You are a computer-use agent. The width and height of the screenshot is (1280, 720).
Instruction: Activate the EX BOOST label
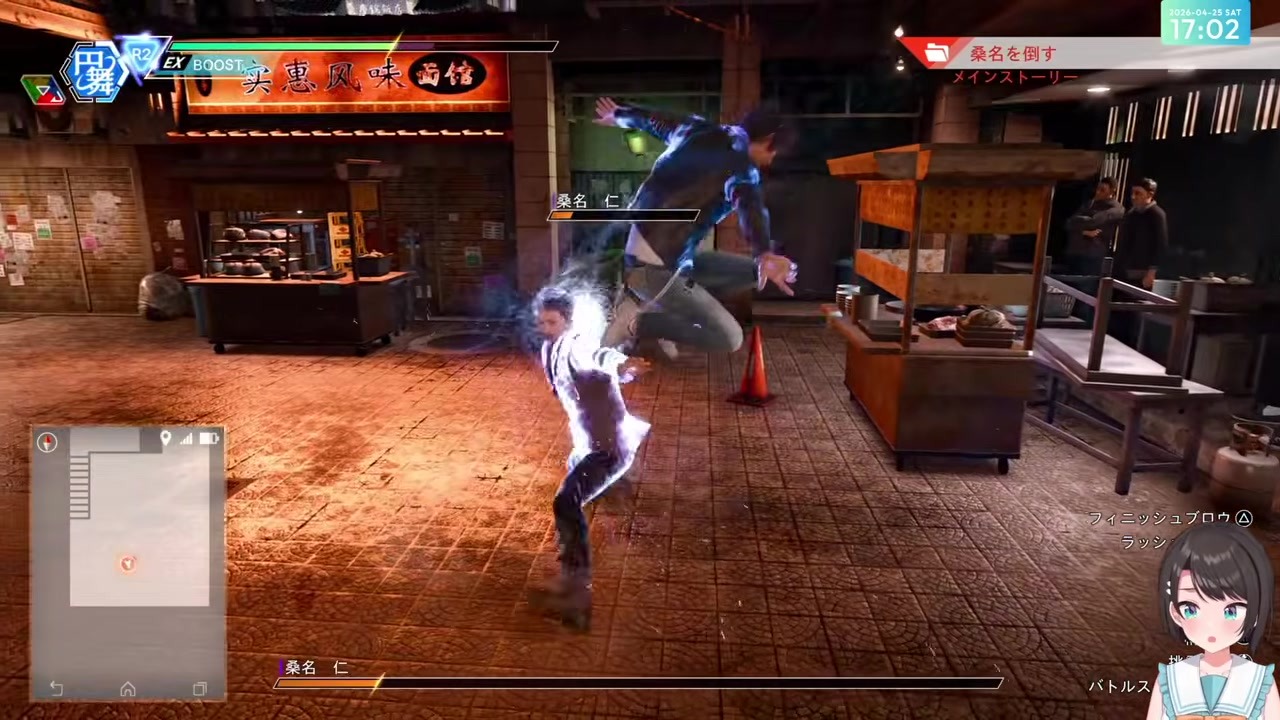tap(204, 64)
